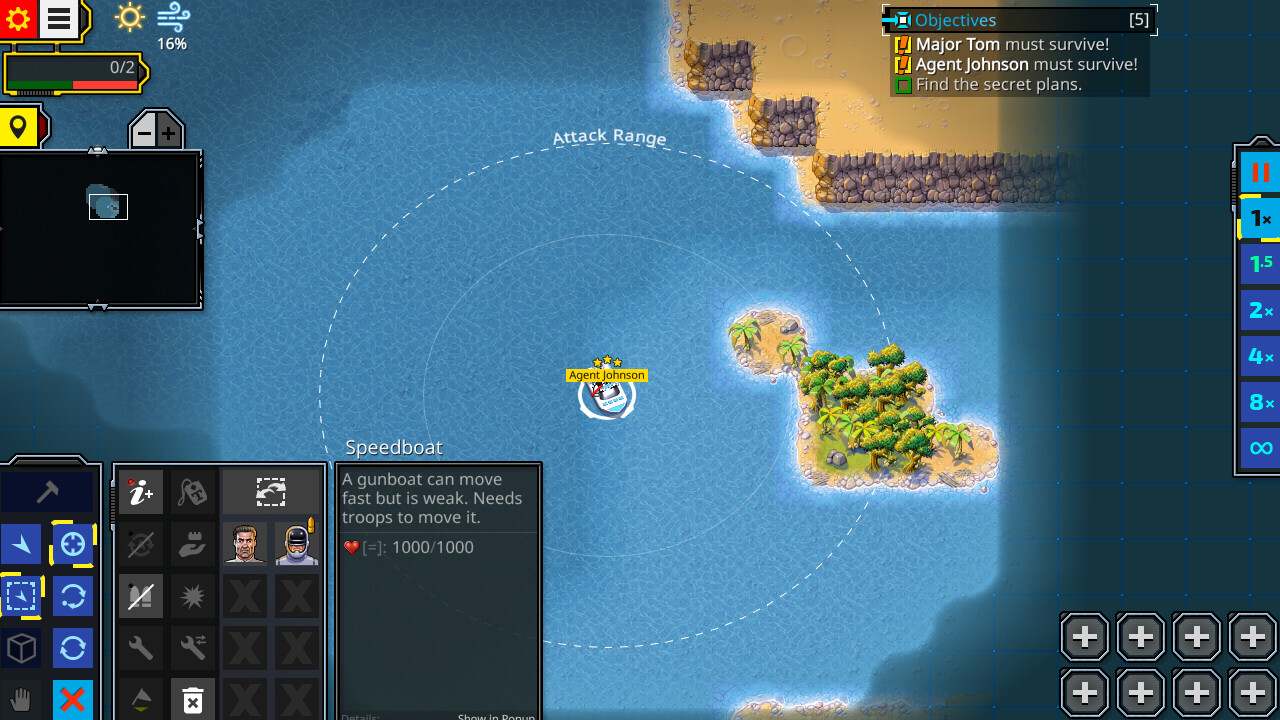Toggle the crossed return-fire rotation icon
The image size is (1280, 720).
tap(141, 543)
